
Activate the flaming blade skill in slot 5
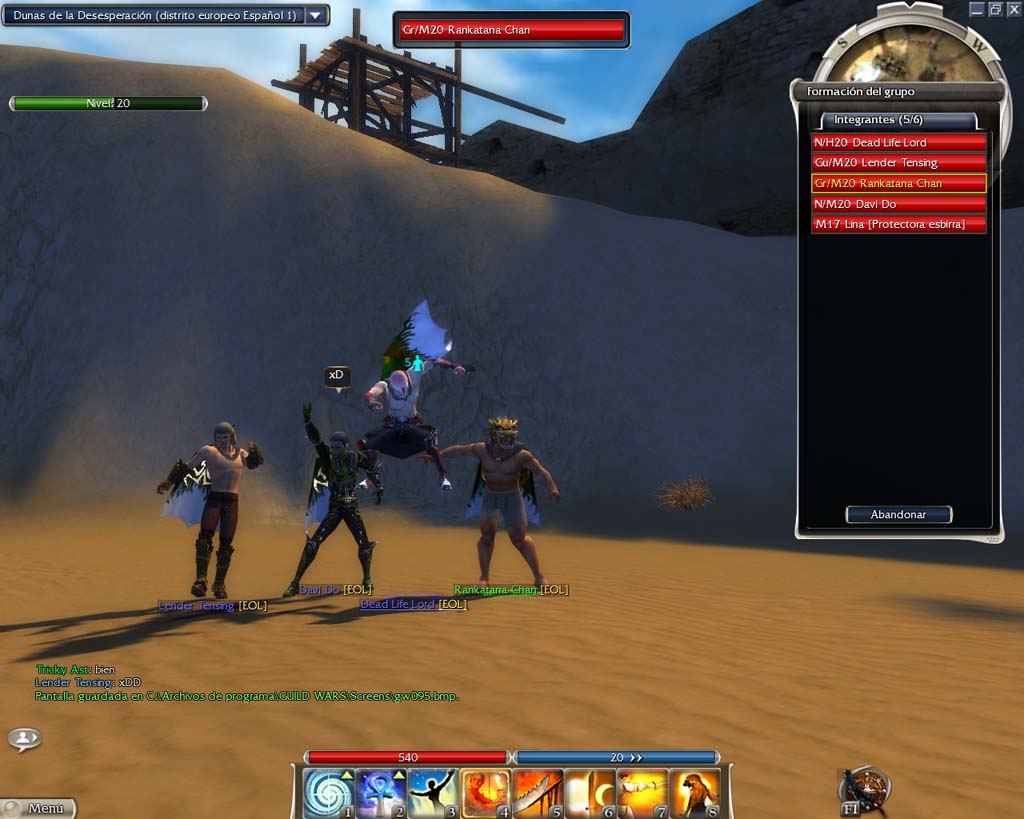tap(538, 794)
